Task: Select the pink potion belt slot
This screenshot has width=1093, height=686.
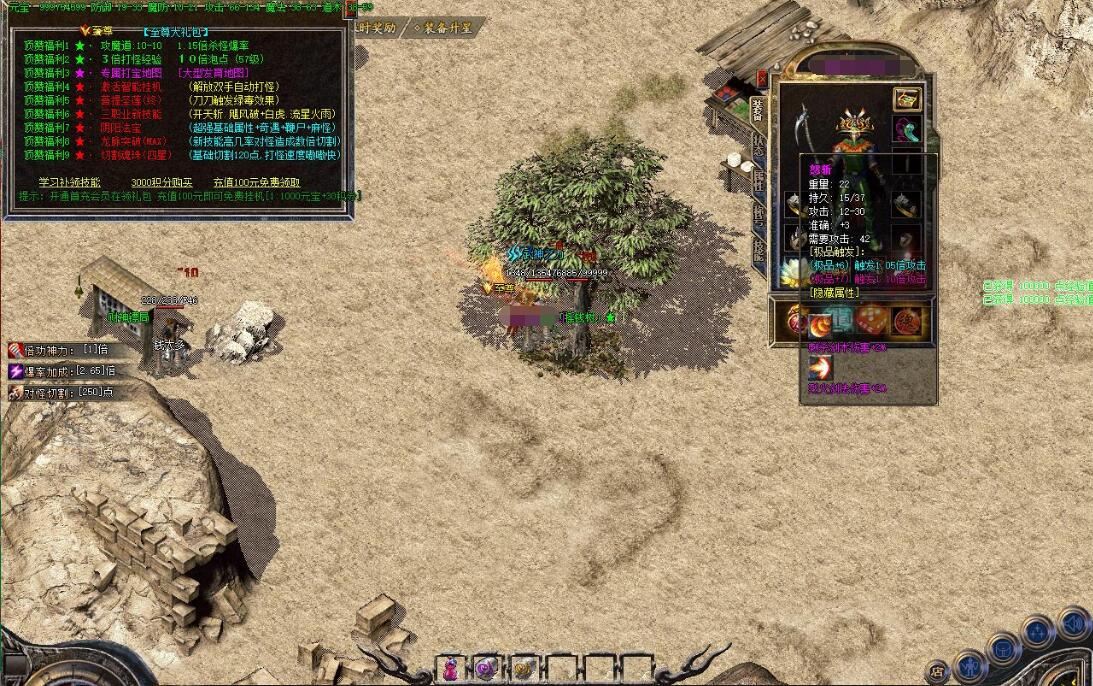Action: [451, 668]
